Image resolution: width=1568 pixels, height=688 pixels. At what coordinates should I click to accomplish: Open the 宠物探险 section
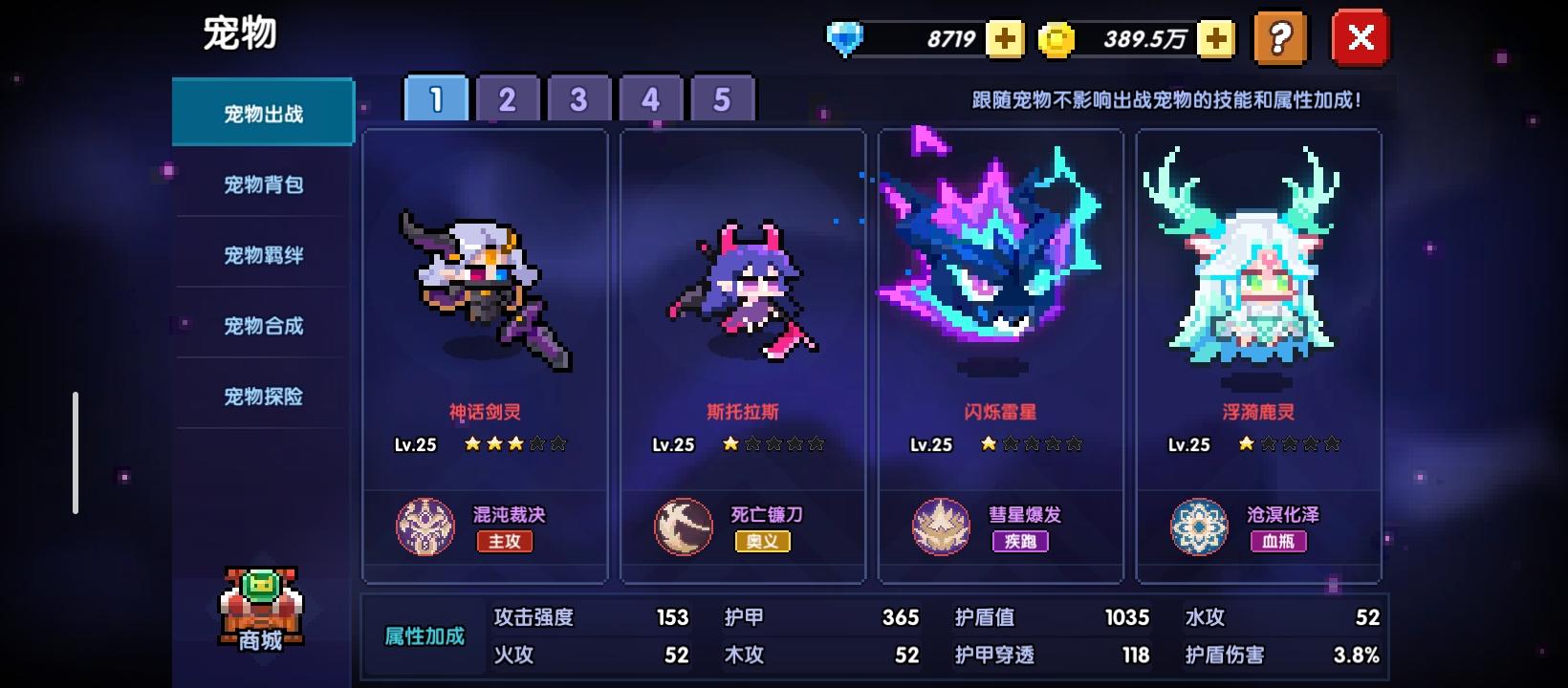(x=262, y=395)
